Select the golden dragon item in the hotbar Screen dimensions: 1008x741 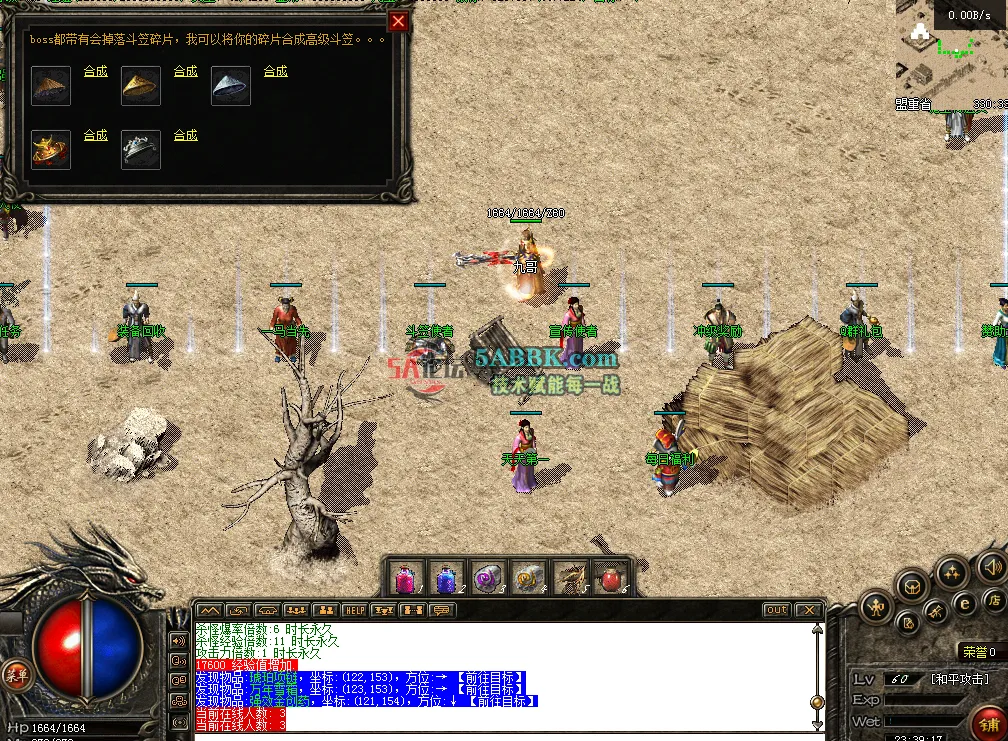(571, 579)
